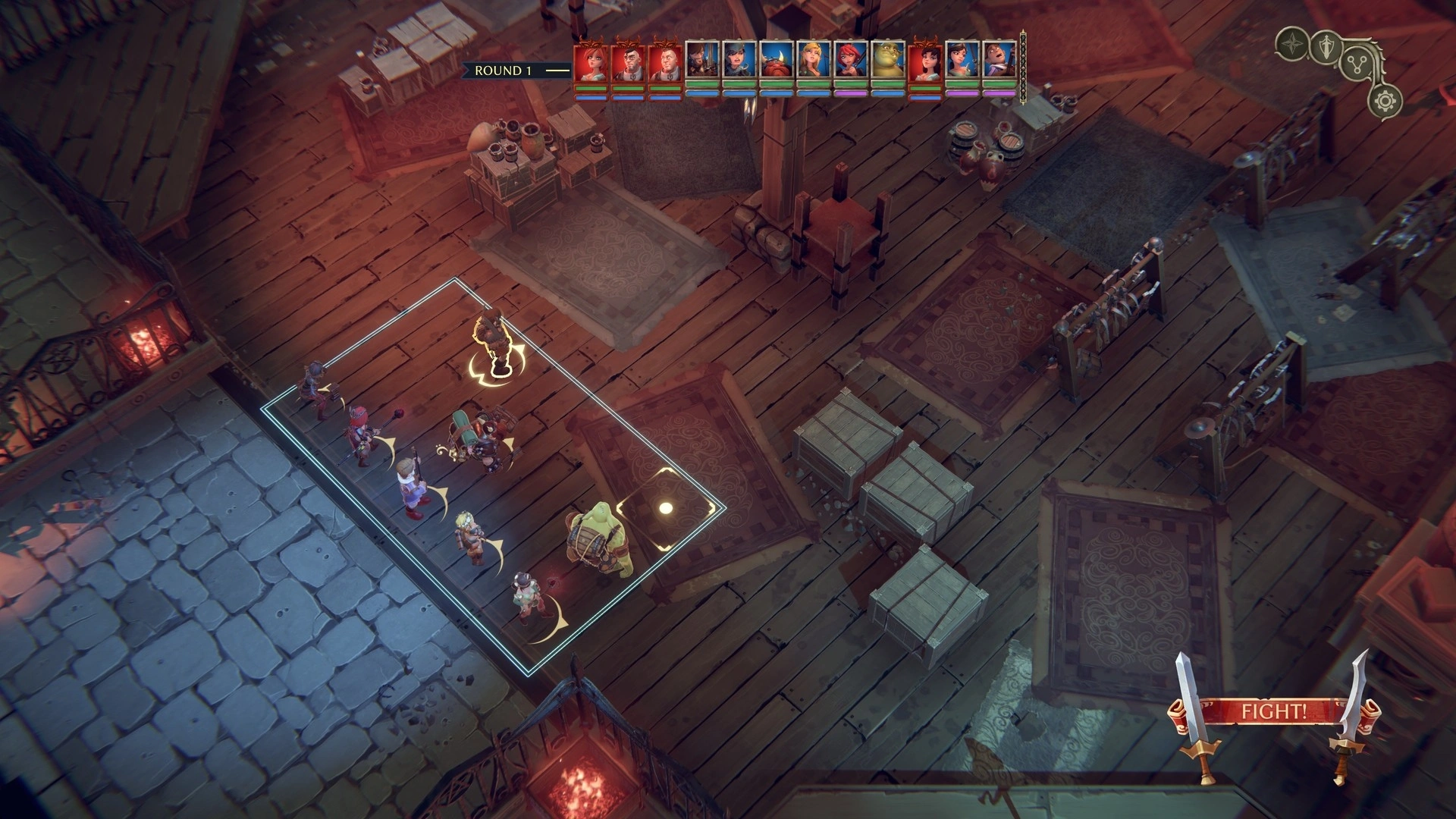Click the horned-helmet dwarf's turn portrait
1456x819 pixels.
click(777, 61)
